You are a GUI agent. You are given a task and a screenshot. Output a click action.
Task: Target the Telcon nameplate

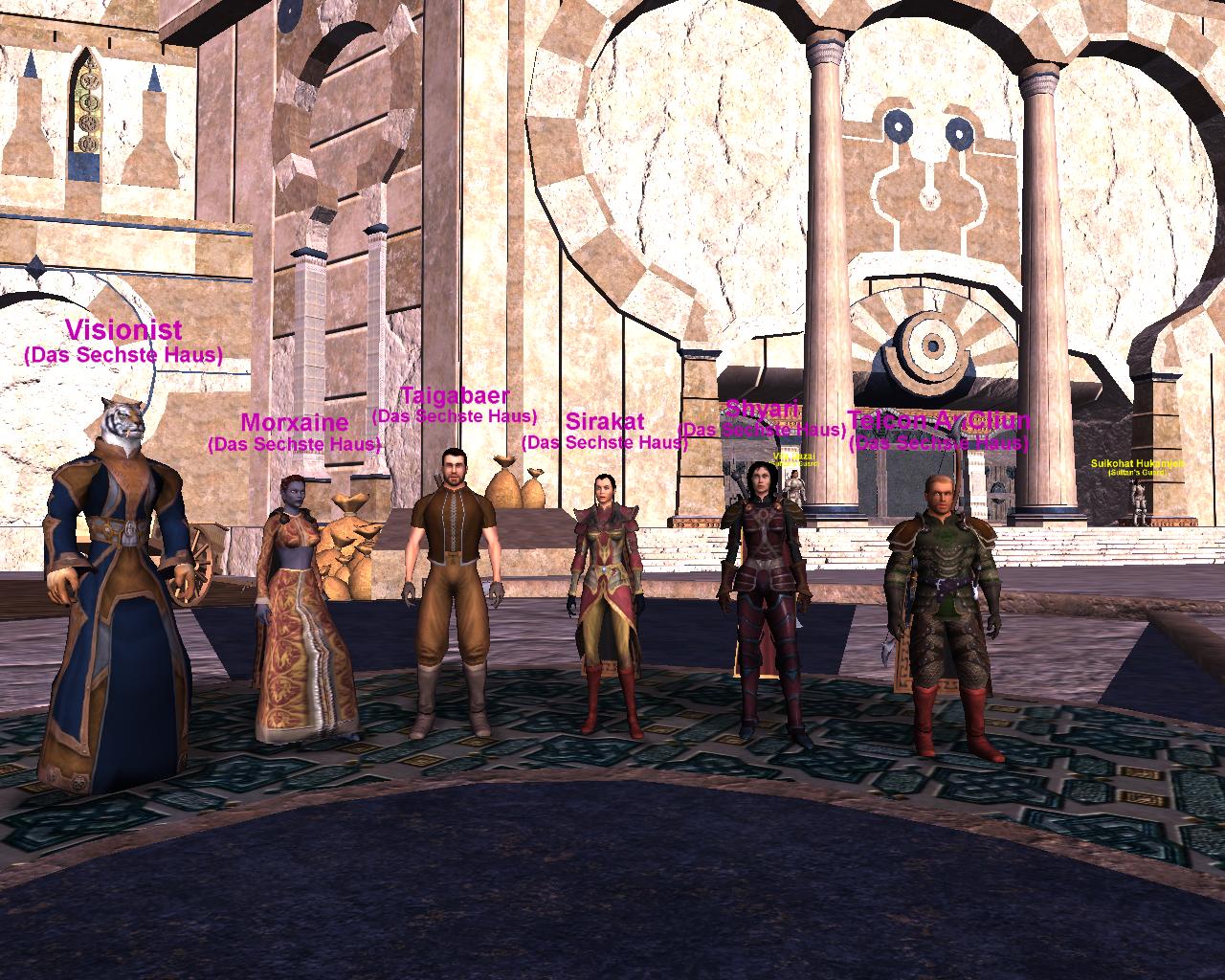pos(938,421)
